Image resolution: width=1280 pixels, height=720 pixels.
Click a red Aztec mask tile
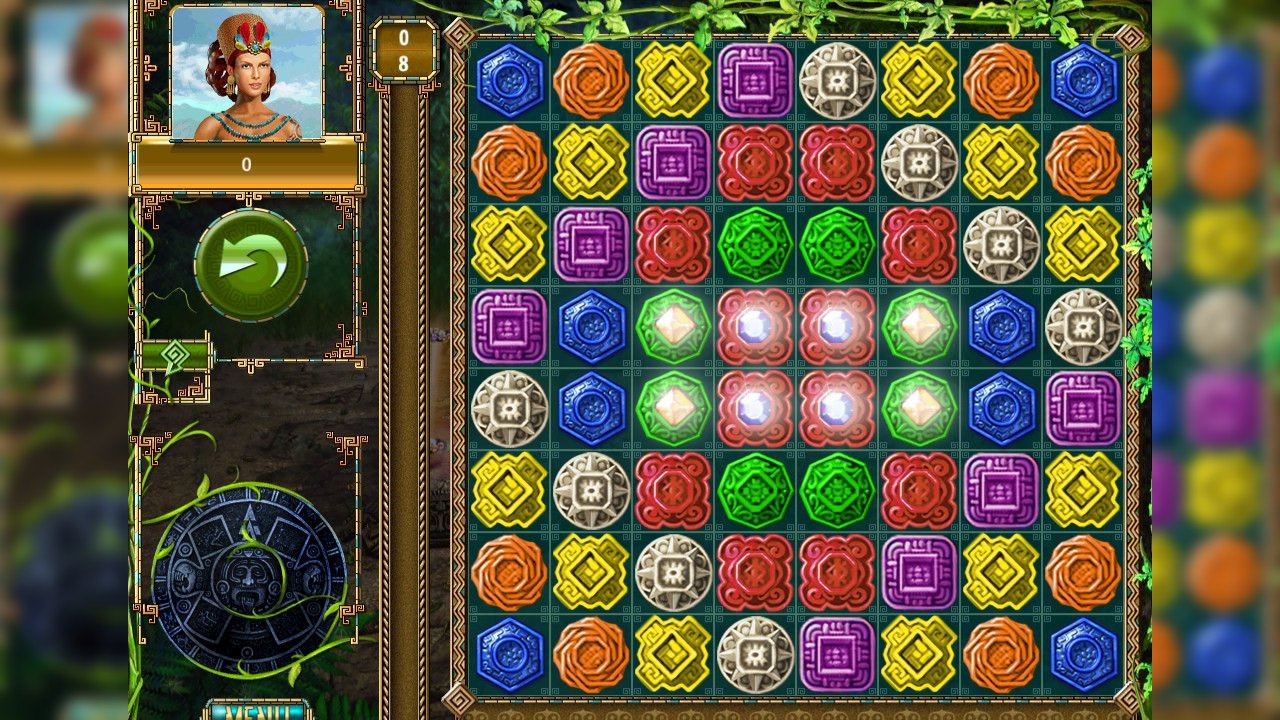pyautogui.click(x=756, y=163)
